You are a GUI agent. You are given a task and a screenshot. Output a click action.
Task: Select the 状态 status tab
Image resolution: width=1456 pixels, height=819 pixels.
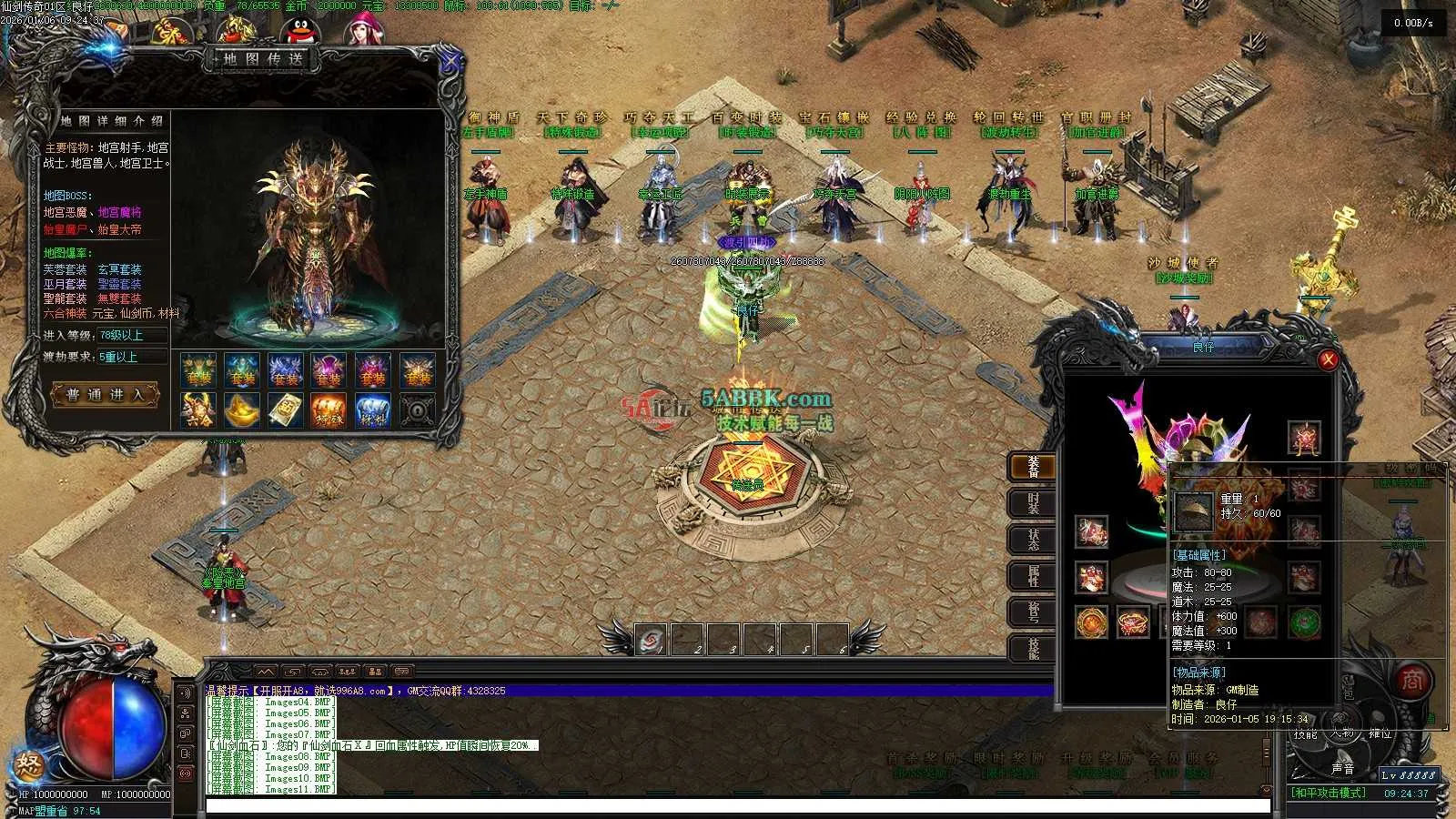pos(1033,539)
